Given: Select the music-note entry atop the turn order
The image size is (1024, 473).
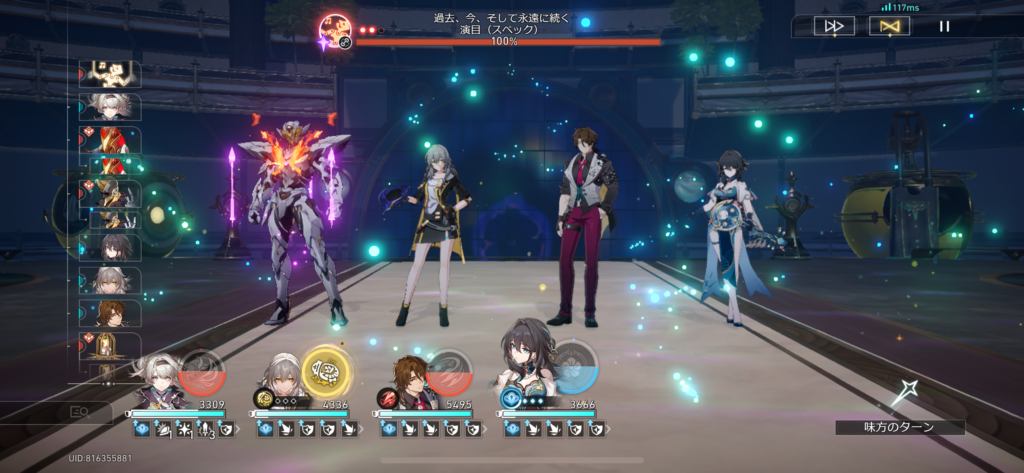Looking at the screenshot, I should tap(111, 74).
